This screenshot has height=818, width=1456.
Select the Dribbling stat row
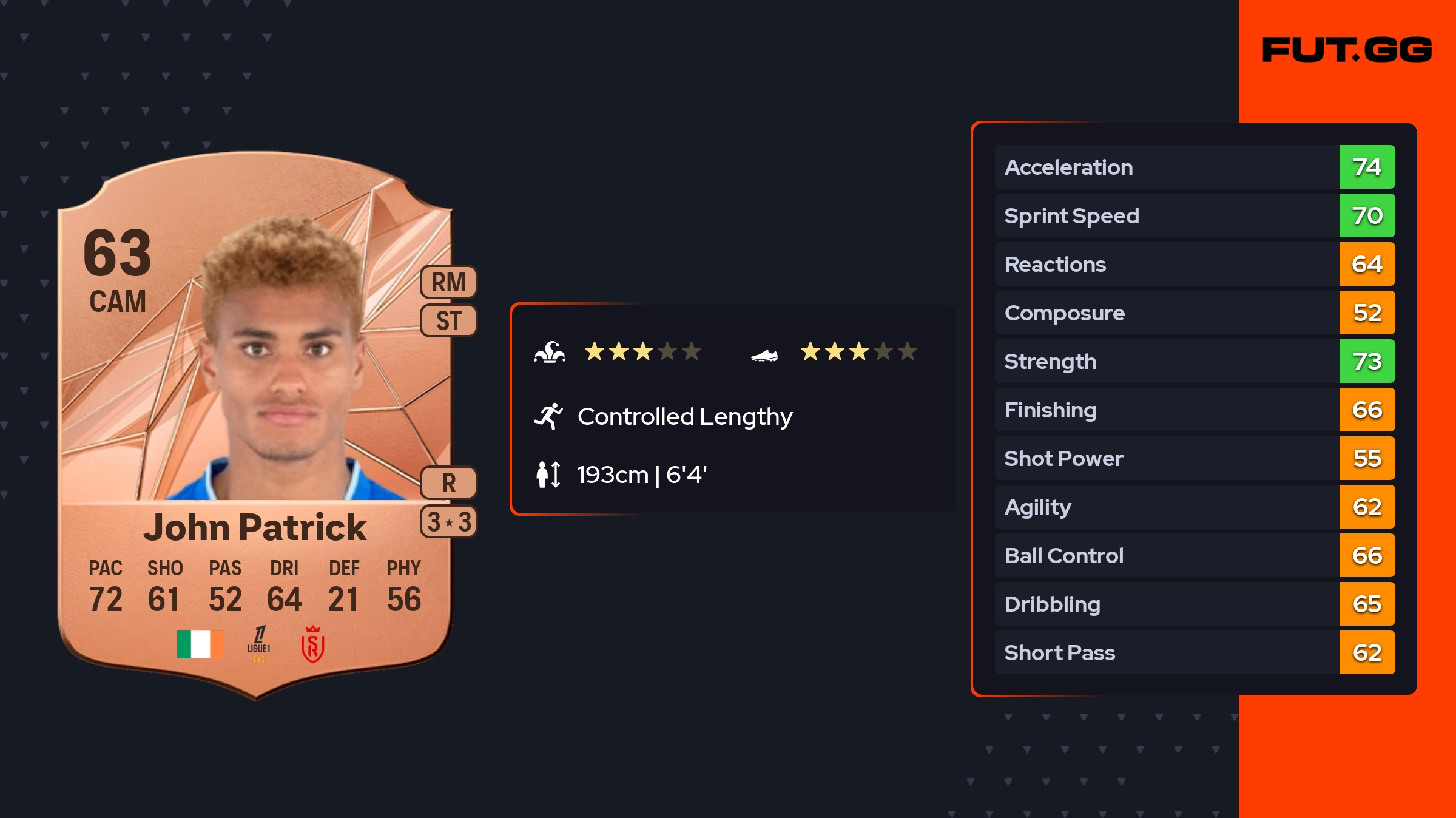1194,604
